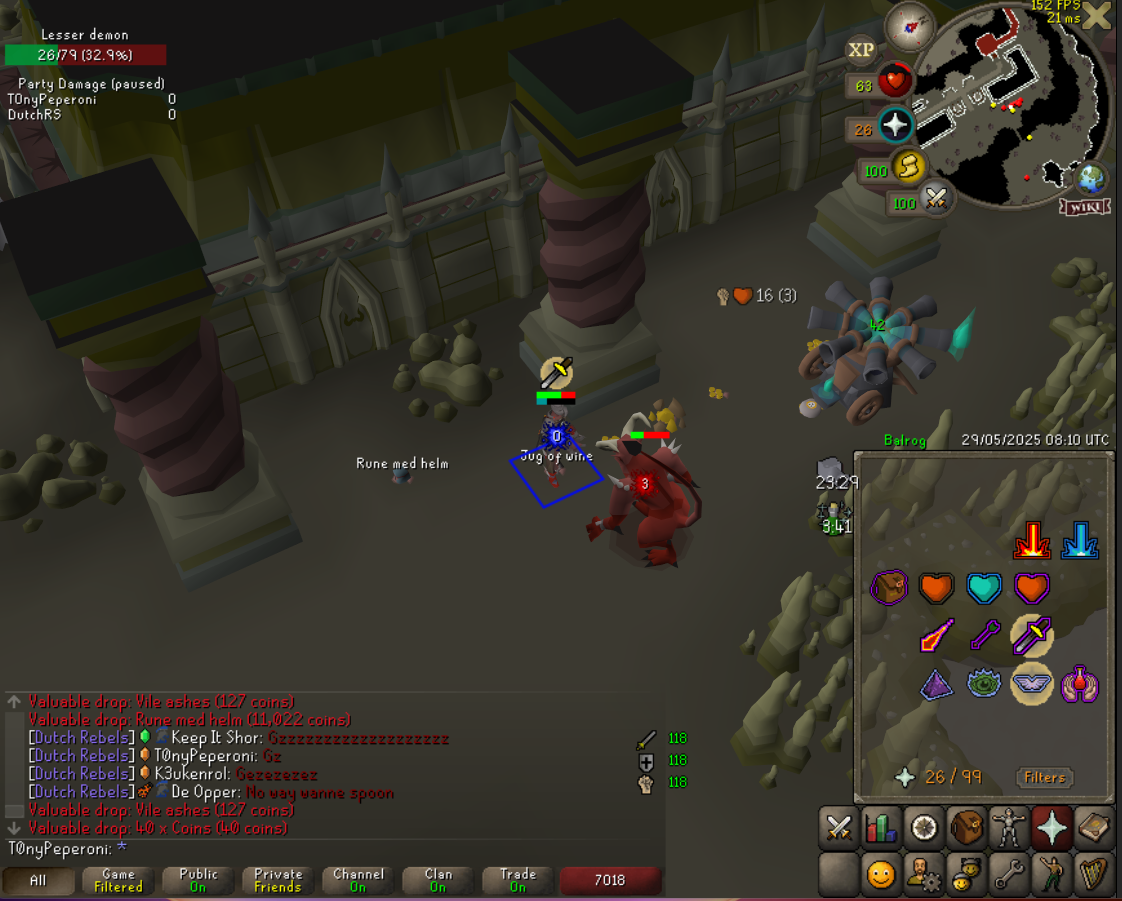Open the Inventory backpack tab
The image size is (1122, 901).
pos(966,828)
